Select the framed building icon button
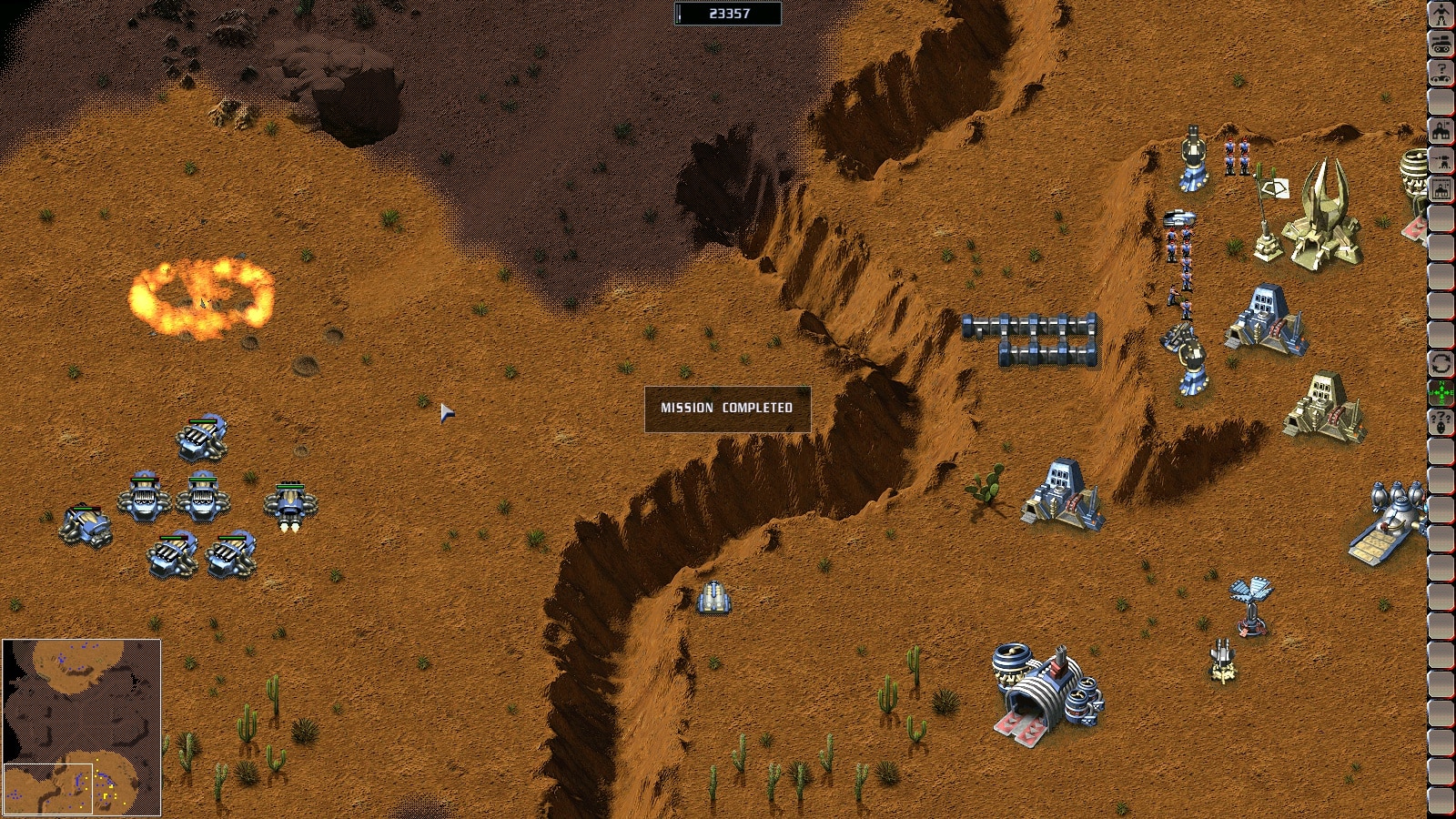 click(1441, 189)
